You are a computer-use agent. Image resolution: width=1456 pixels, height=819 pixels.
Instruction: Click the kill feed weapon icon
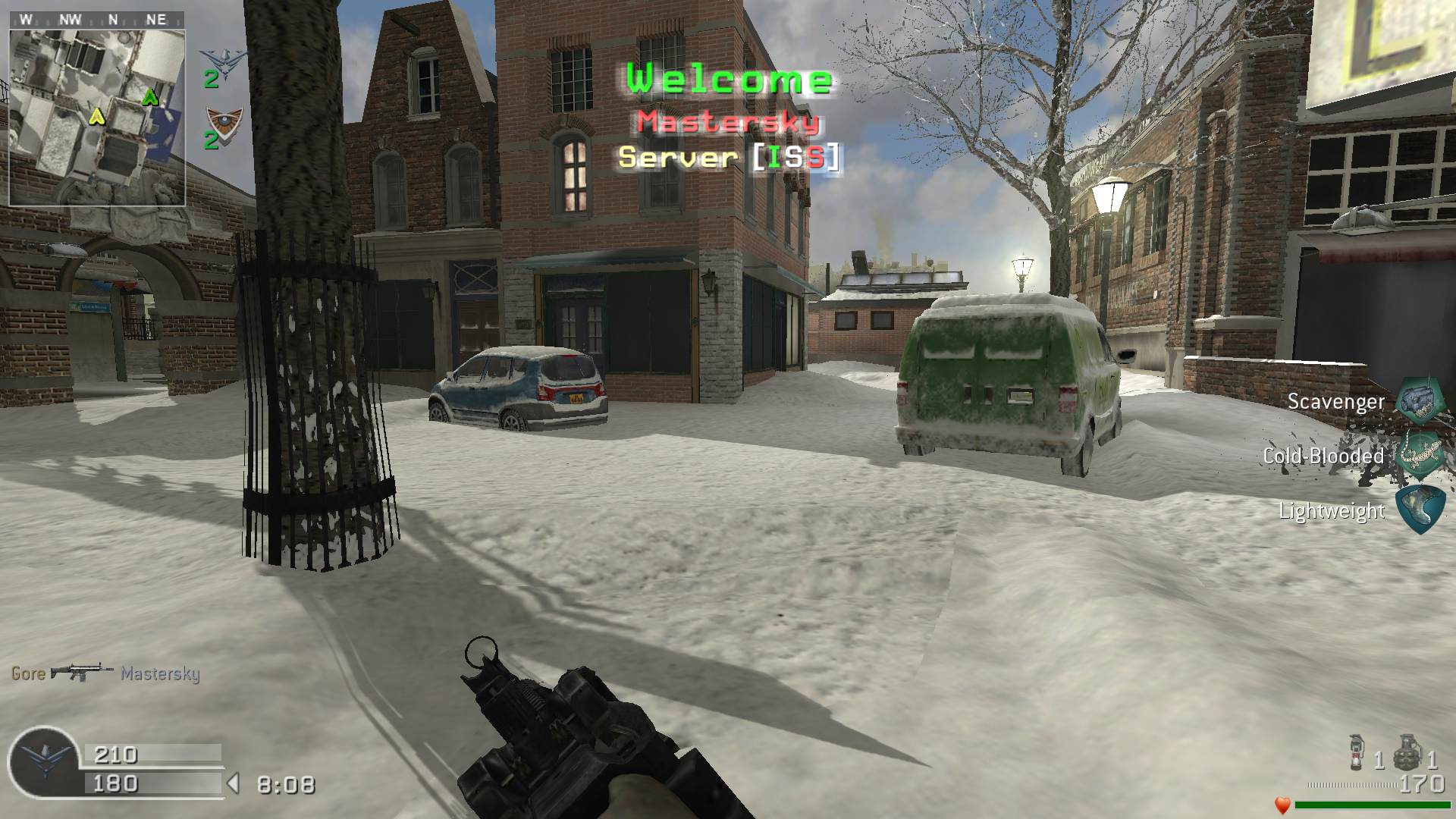click(82, 672)
